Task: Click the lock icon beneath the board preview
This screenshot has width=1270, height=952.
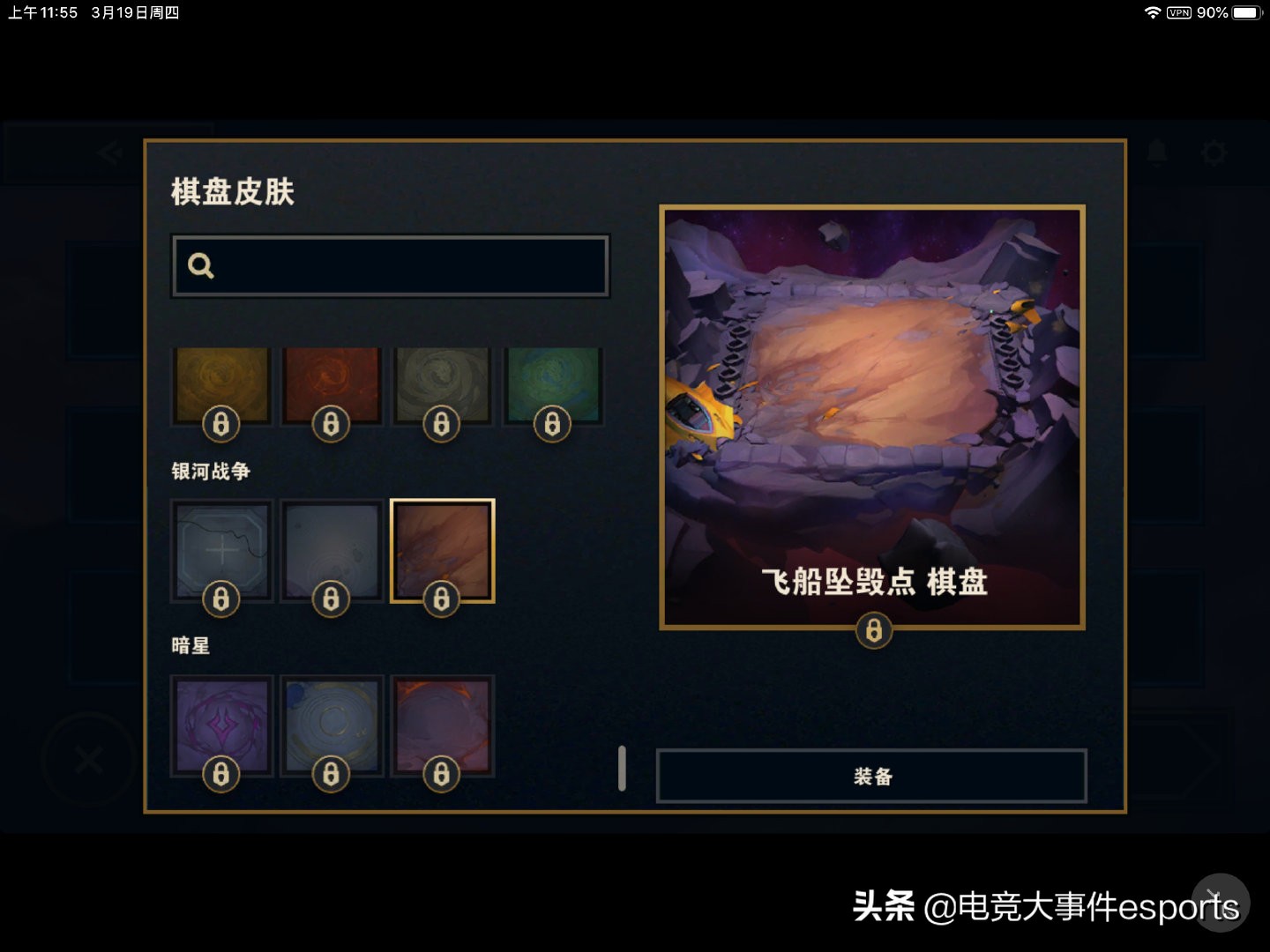Action: click(872, 630)
